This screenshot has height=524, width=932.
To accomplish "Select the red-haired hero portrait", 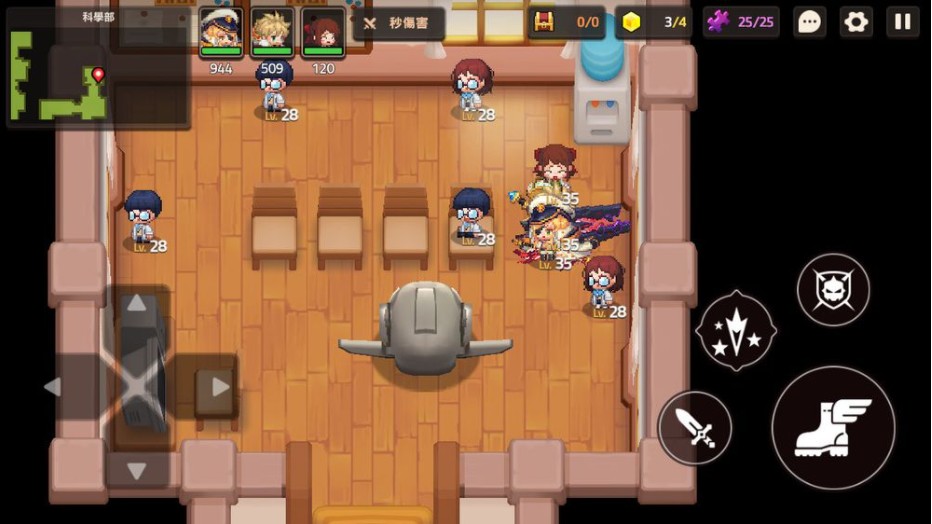I will coord(323,32).
